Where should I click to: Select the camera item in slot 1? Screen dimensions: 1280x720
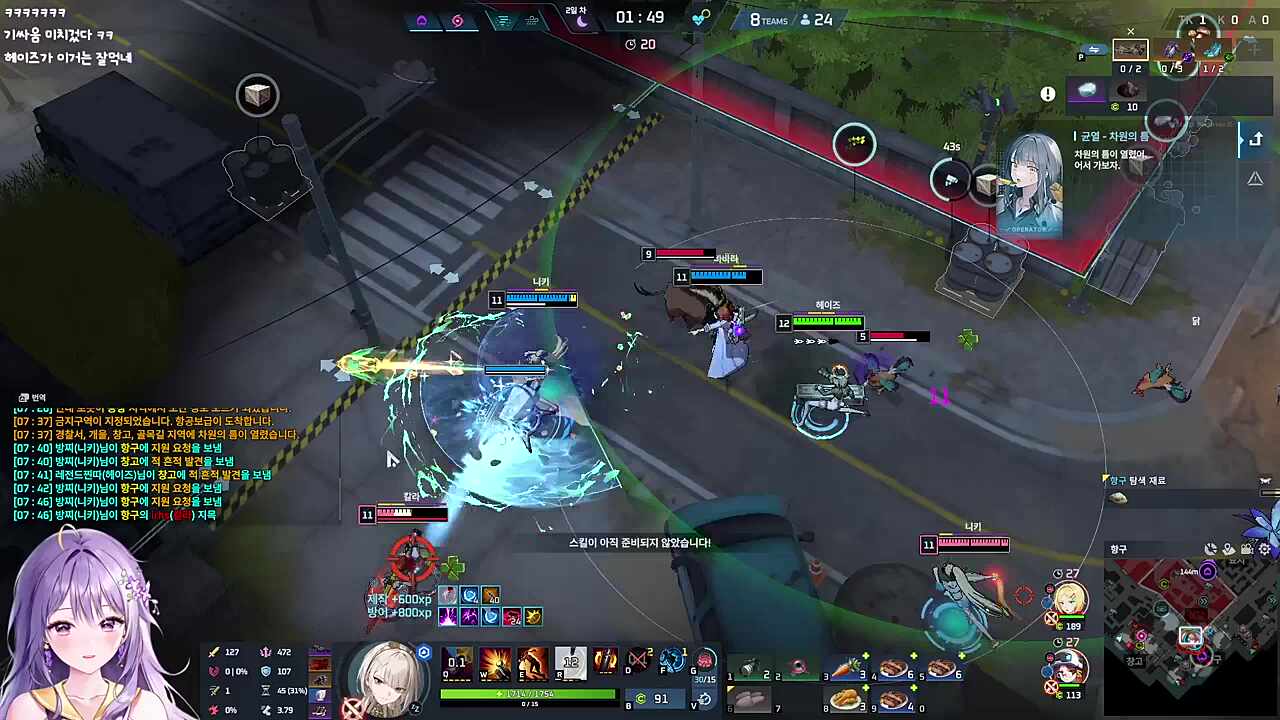(750, 669)
